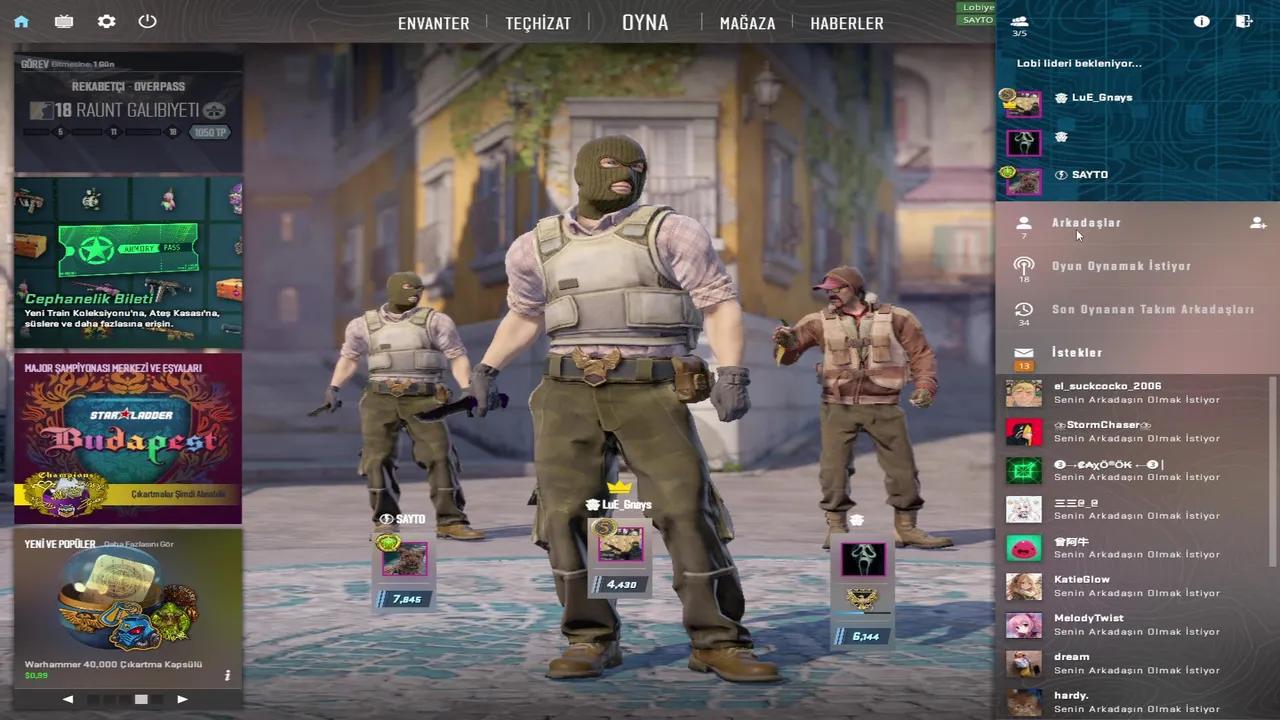Click the power icon to quit game
The width and height of the screenshot is (1280, 720).
click(147, 21)
